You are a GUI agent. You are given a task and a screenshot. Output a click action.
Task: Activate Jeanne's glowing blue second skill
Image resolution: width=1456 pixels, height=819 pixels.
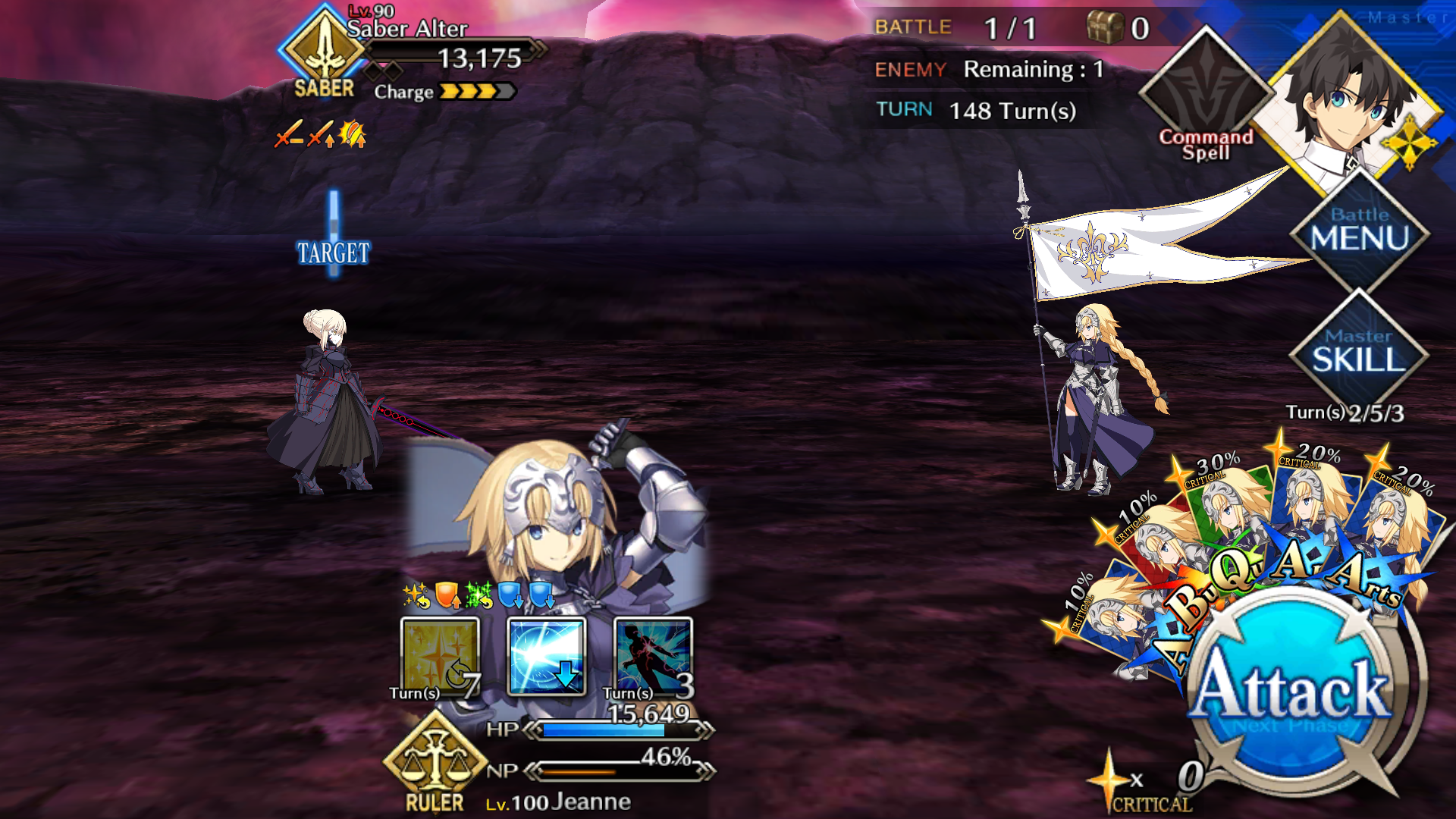point(546,657)
